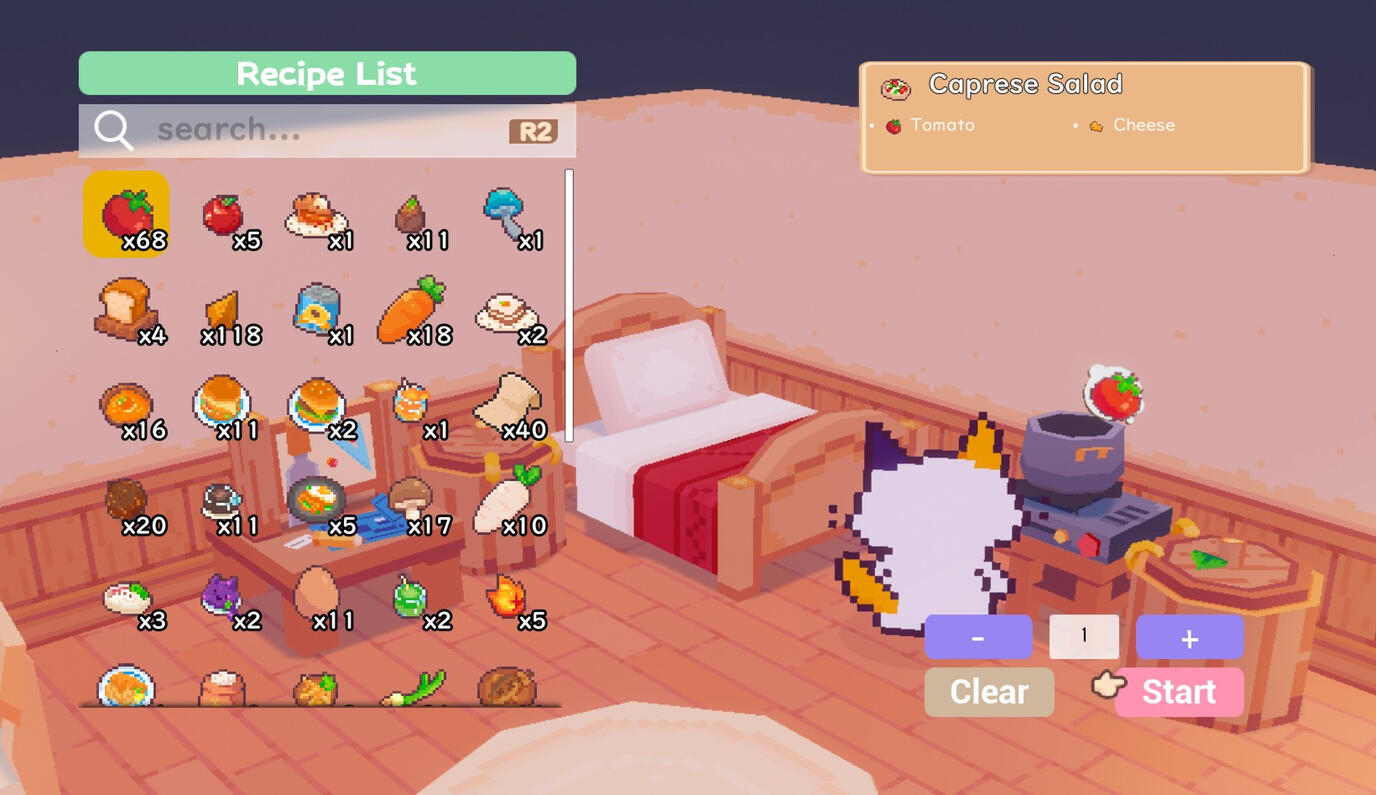Select the orange carrot ingredient
The width and height of the screenshot is (1376, 795).
click(411, 311)
